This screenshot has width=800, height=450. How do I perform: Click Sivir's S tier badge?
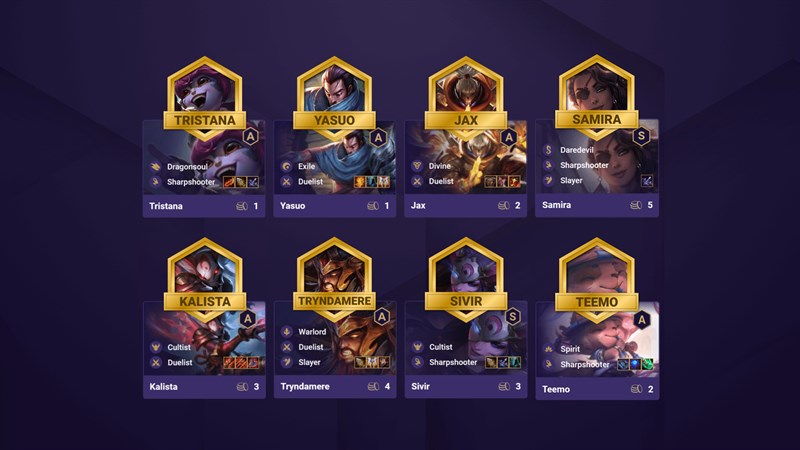(x=514, y=317)
